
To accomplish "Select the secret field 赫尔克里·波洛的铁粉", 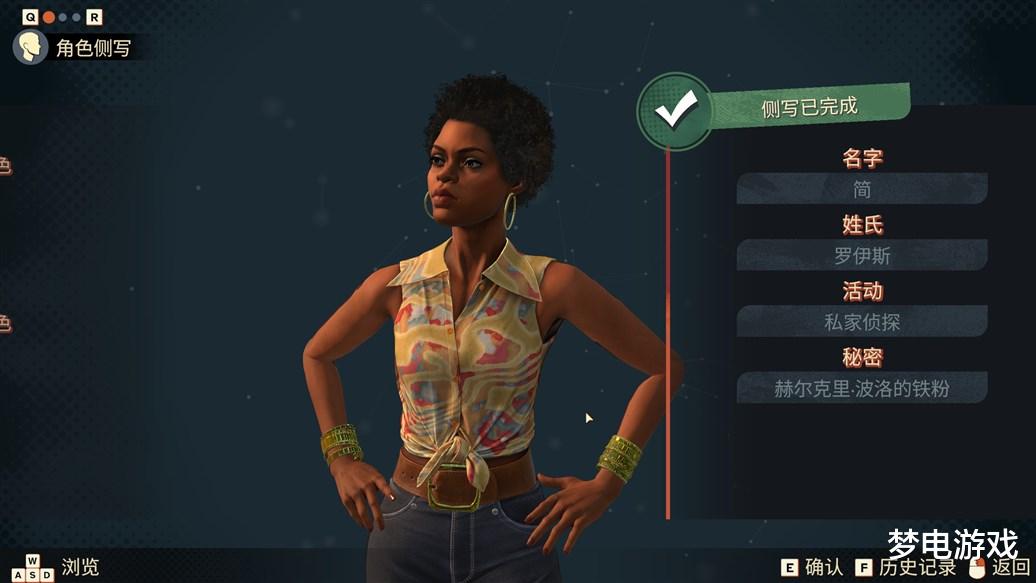I will 862,388.
